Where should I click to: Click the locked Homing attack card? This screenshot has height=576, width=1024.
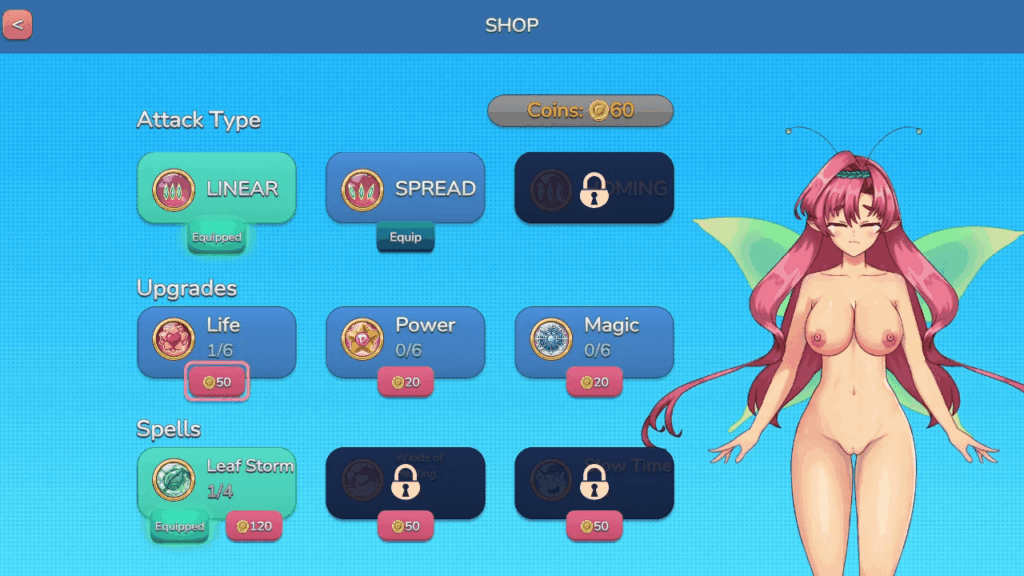pos(594,187)
